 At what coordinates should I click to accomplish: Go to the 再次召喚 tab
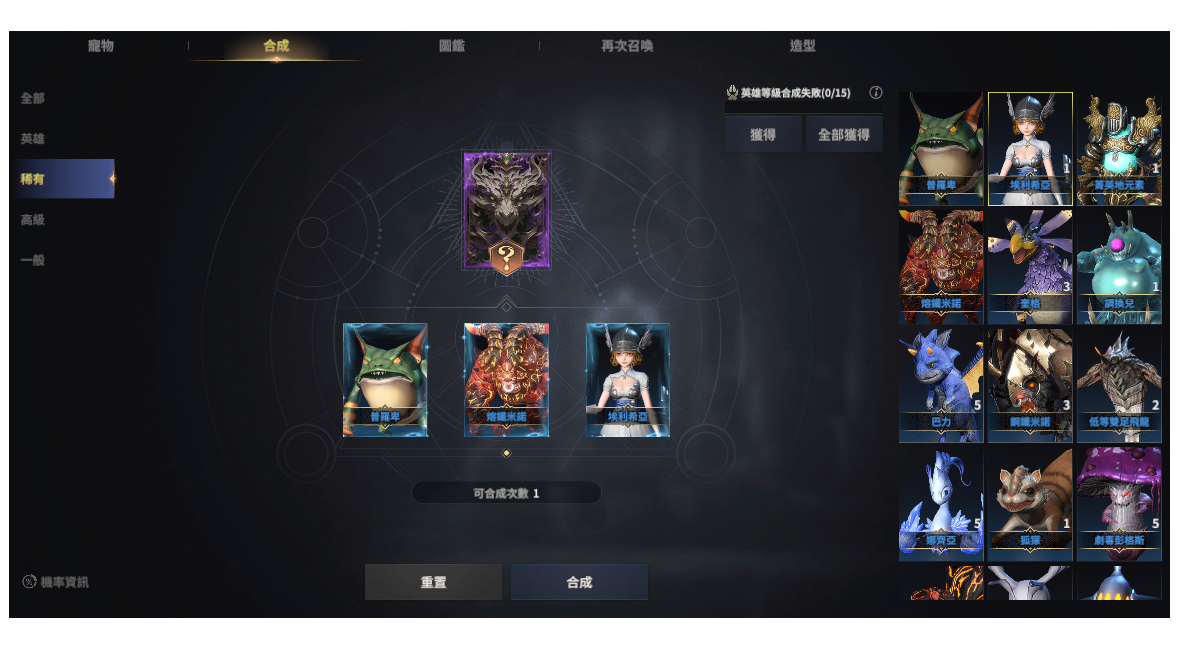pyautogui.click(x=627, y=46)
